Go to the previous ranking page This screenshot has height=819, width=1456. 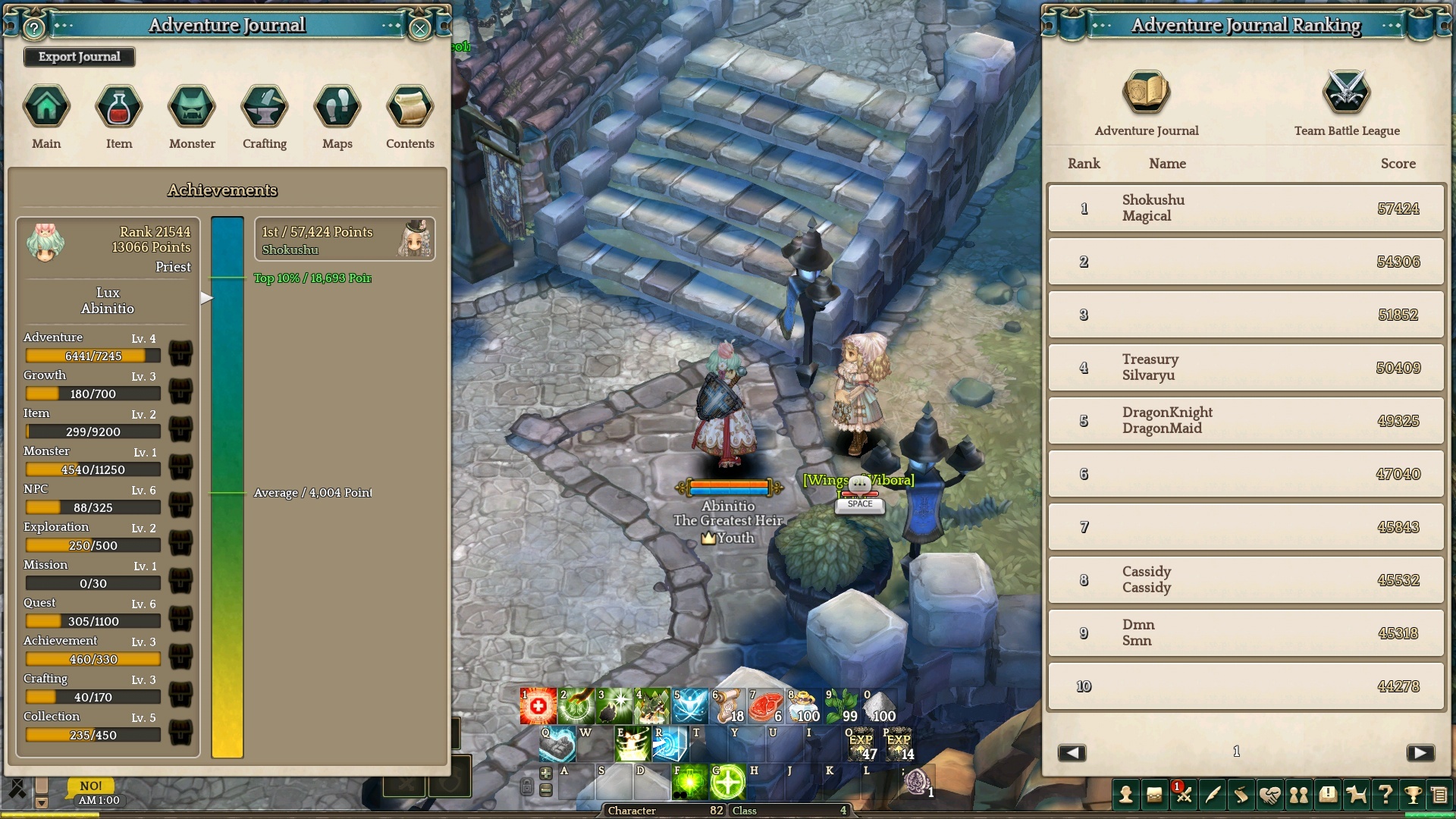click(1072, 752)
